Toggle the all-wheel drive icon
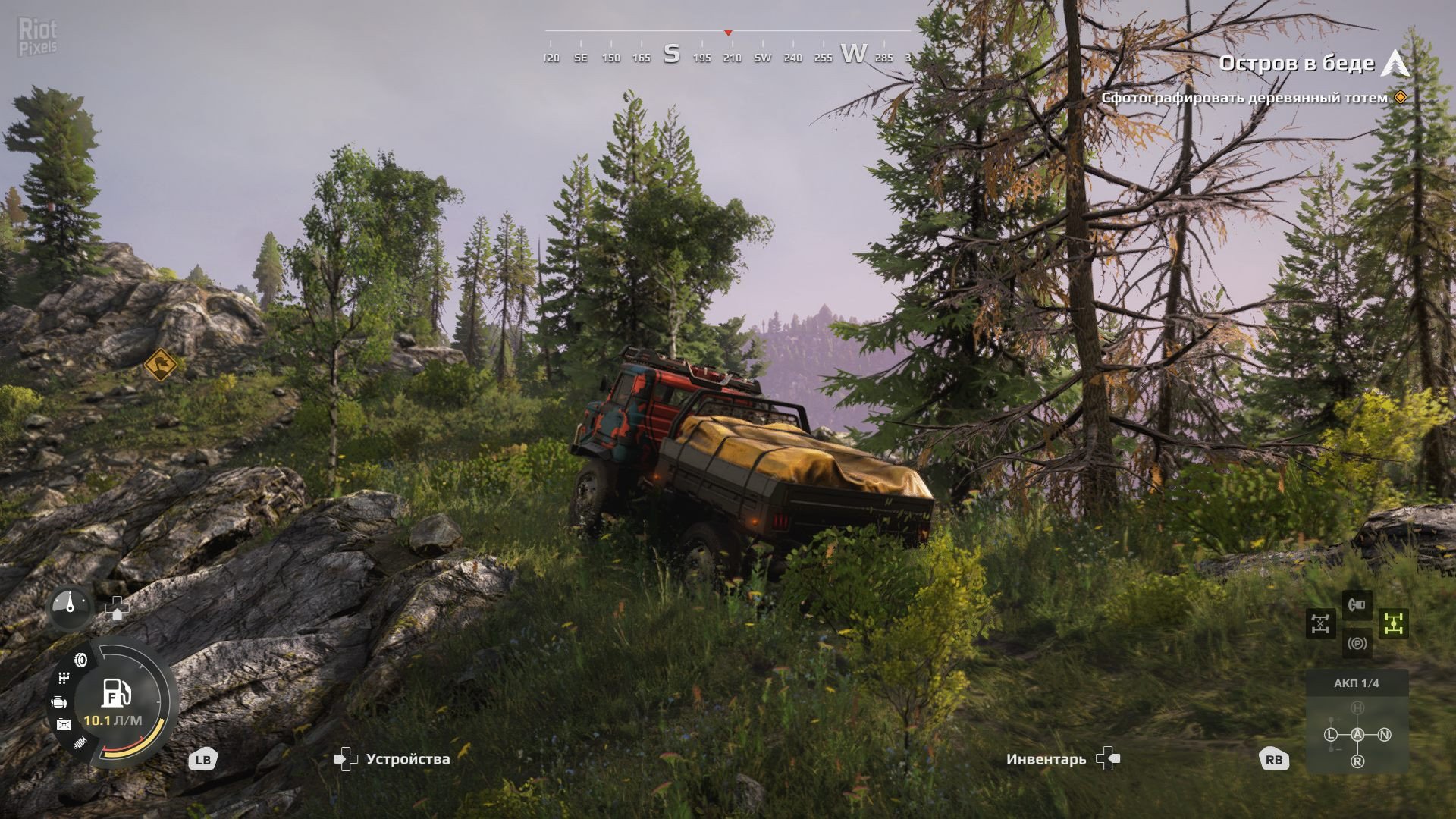Viewport: 1456px width, 819px height. 1393,623
